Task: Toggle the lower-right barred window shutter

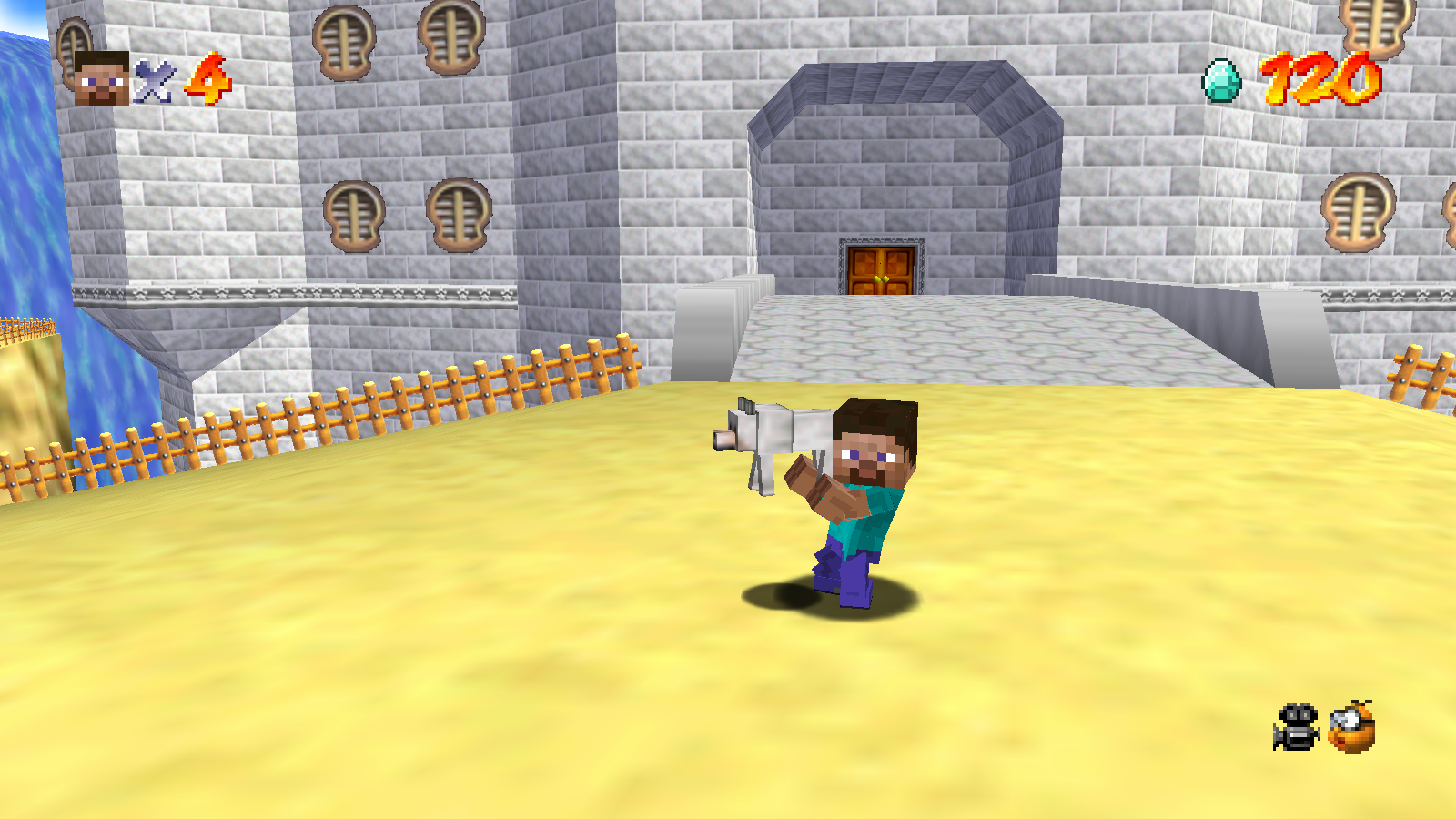Action: point(1357,207)
